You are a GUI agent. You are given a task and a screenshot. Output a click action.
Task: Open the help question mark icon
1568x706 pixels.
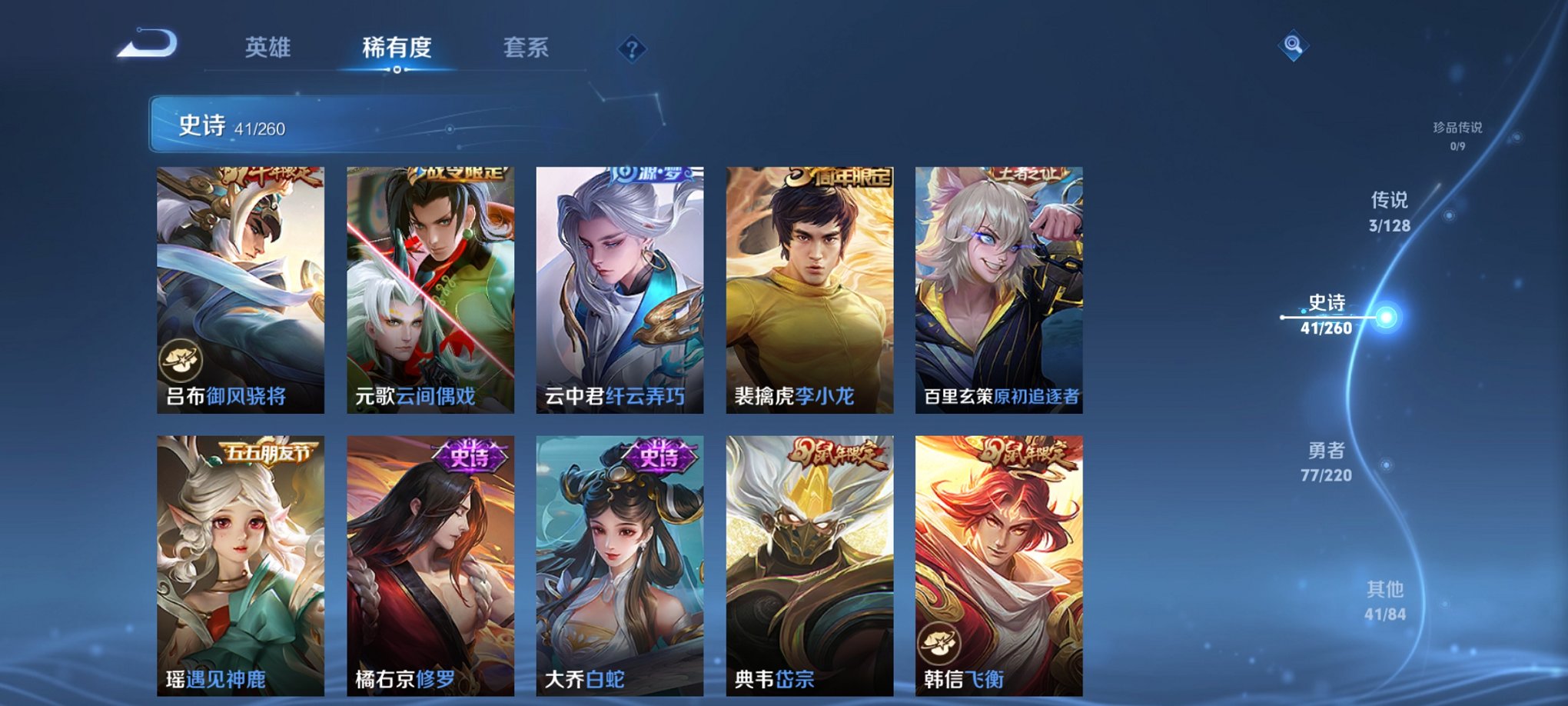click(x=632, y=49)
